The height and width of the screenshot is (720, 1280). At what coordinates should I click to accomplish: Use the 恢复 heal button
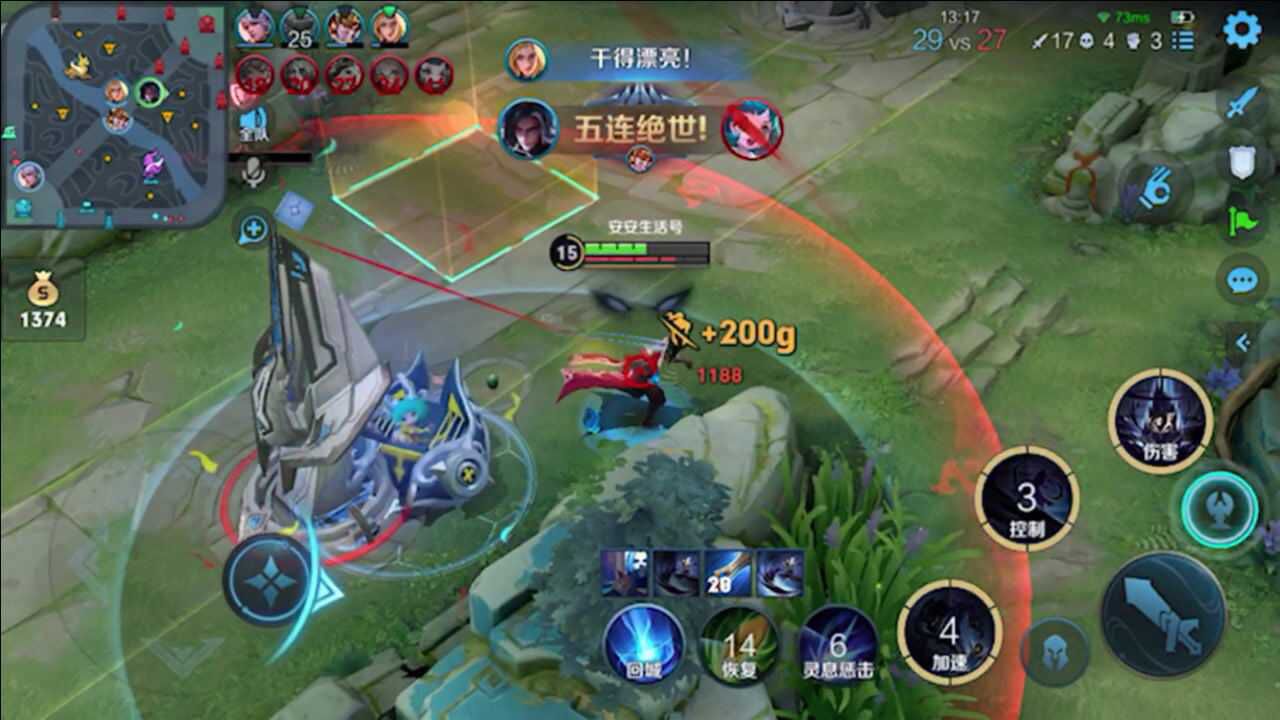[x=740, y=645]
